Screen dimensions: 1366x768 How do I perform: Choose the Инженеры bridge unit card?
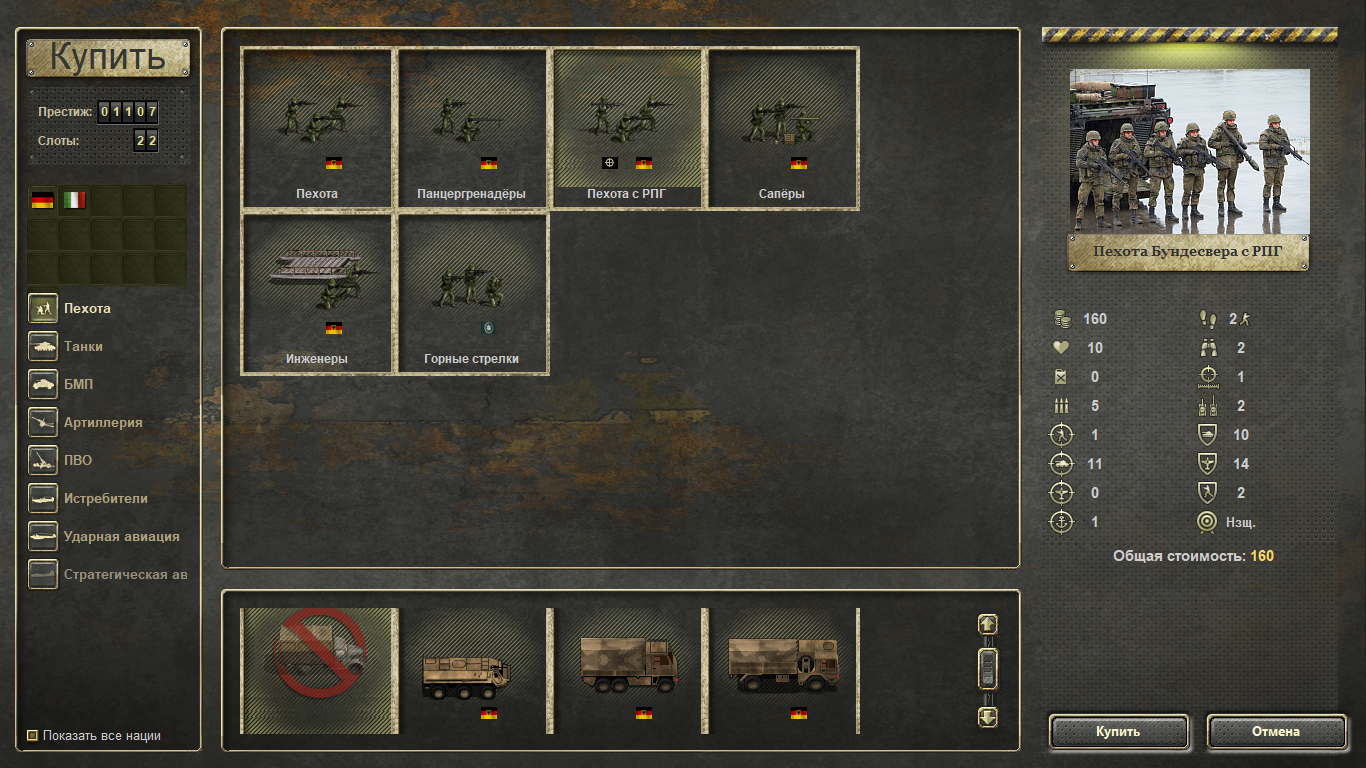click(317, 293)
